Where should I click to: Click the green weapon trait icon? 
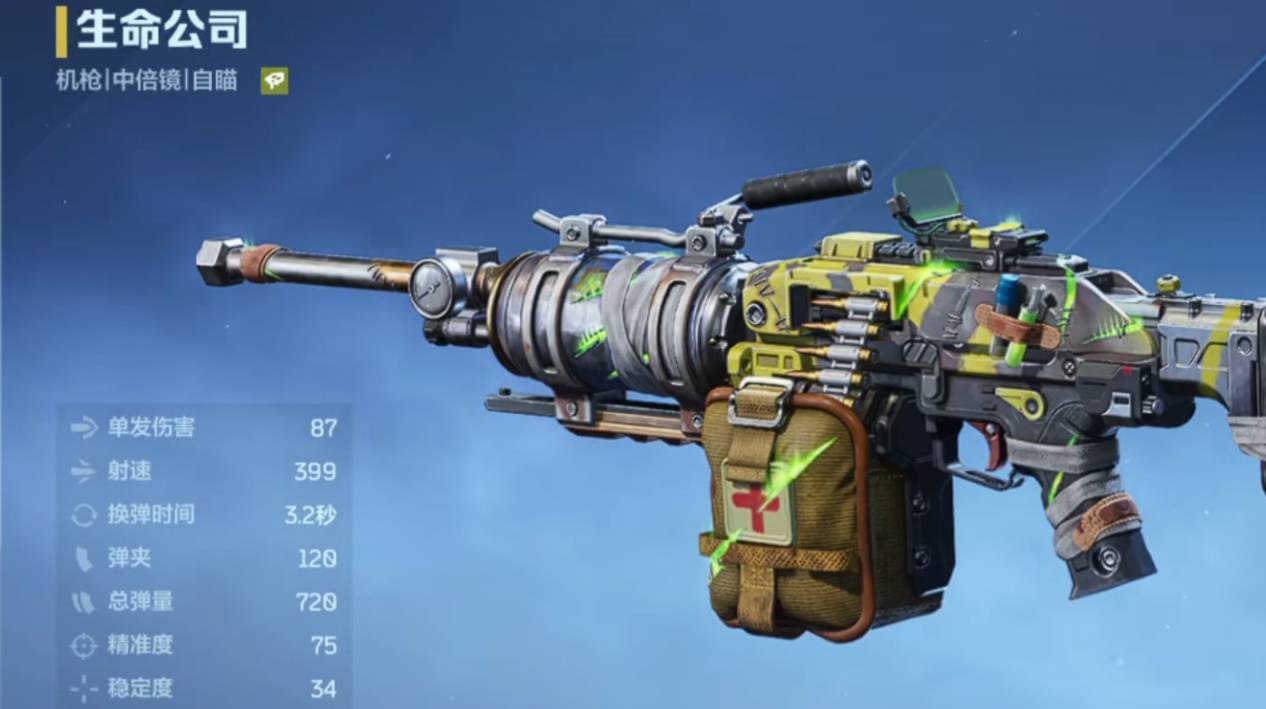(x=274, y=81)
